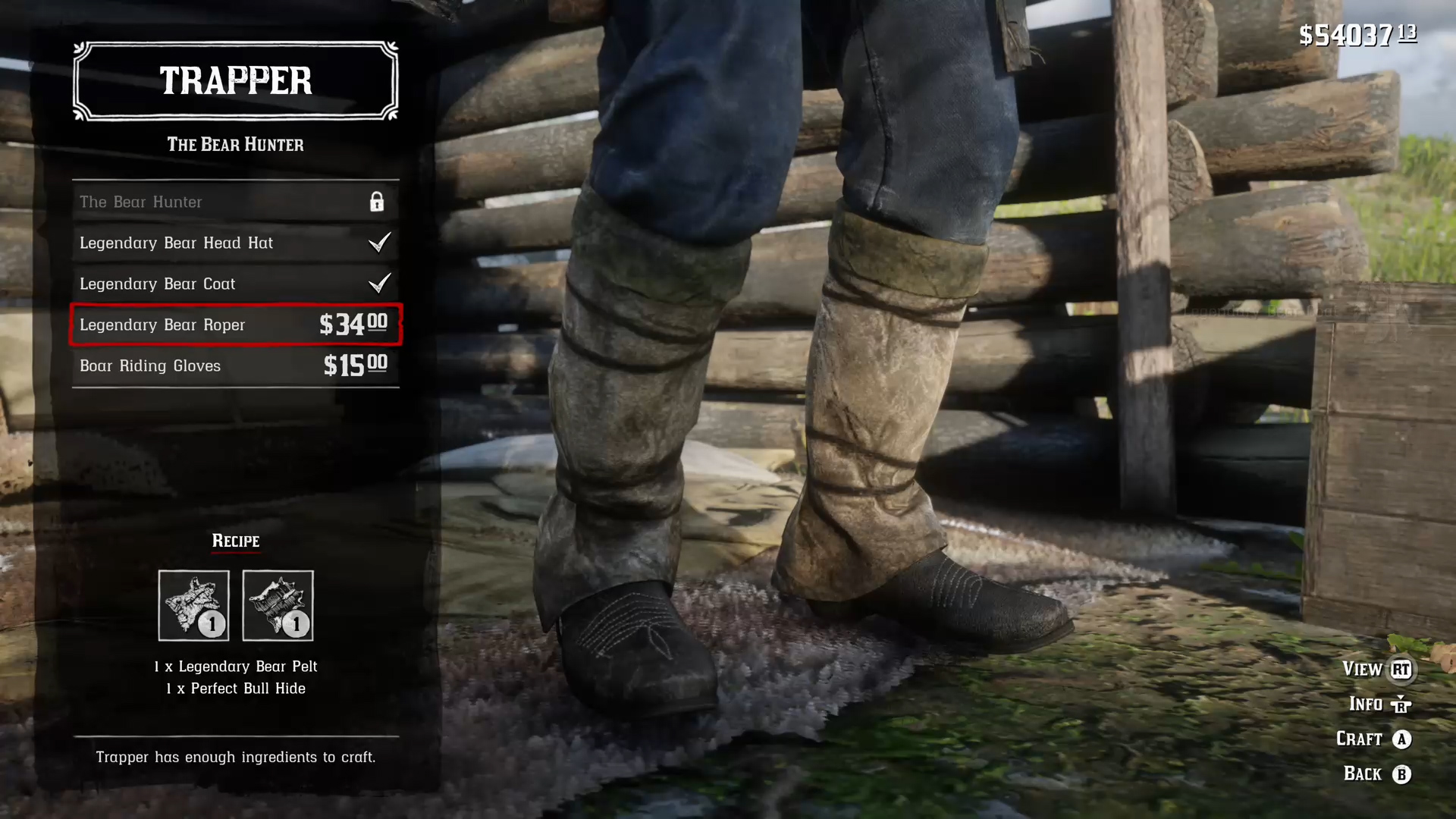Click the Legendary Bear Pelt recipe icon

pos(193,605)
